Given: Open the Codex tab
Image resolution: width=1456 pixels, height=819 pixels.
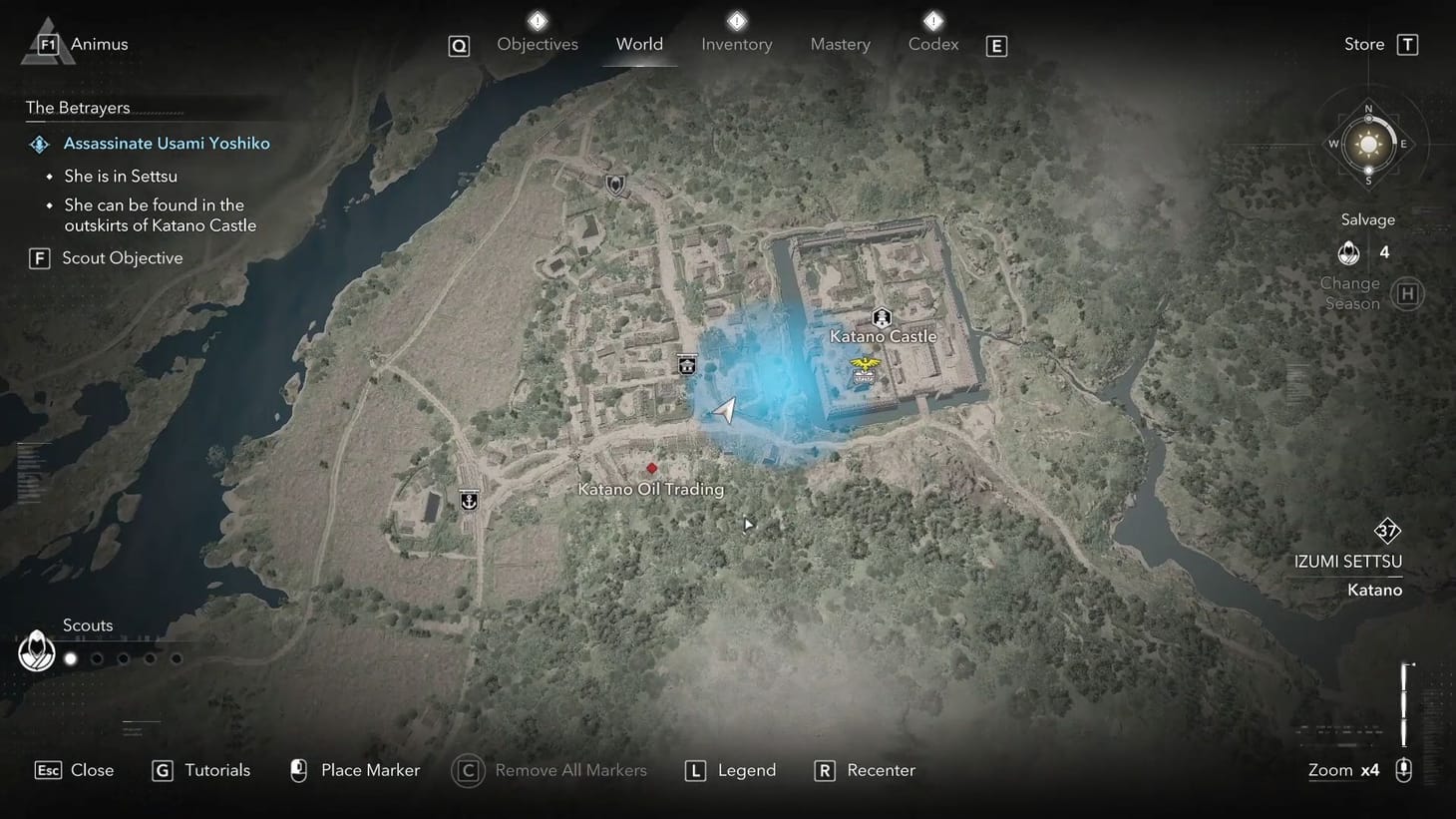Looking at the screenshot, I should [x=932, y=44].
